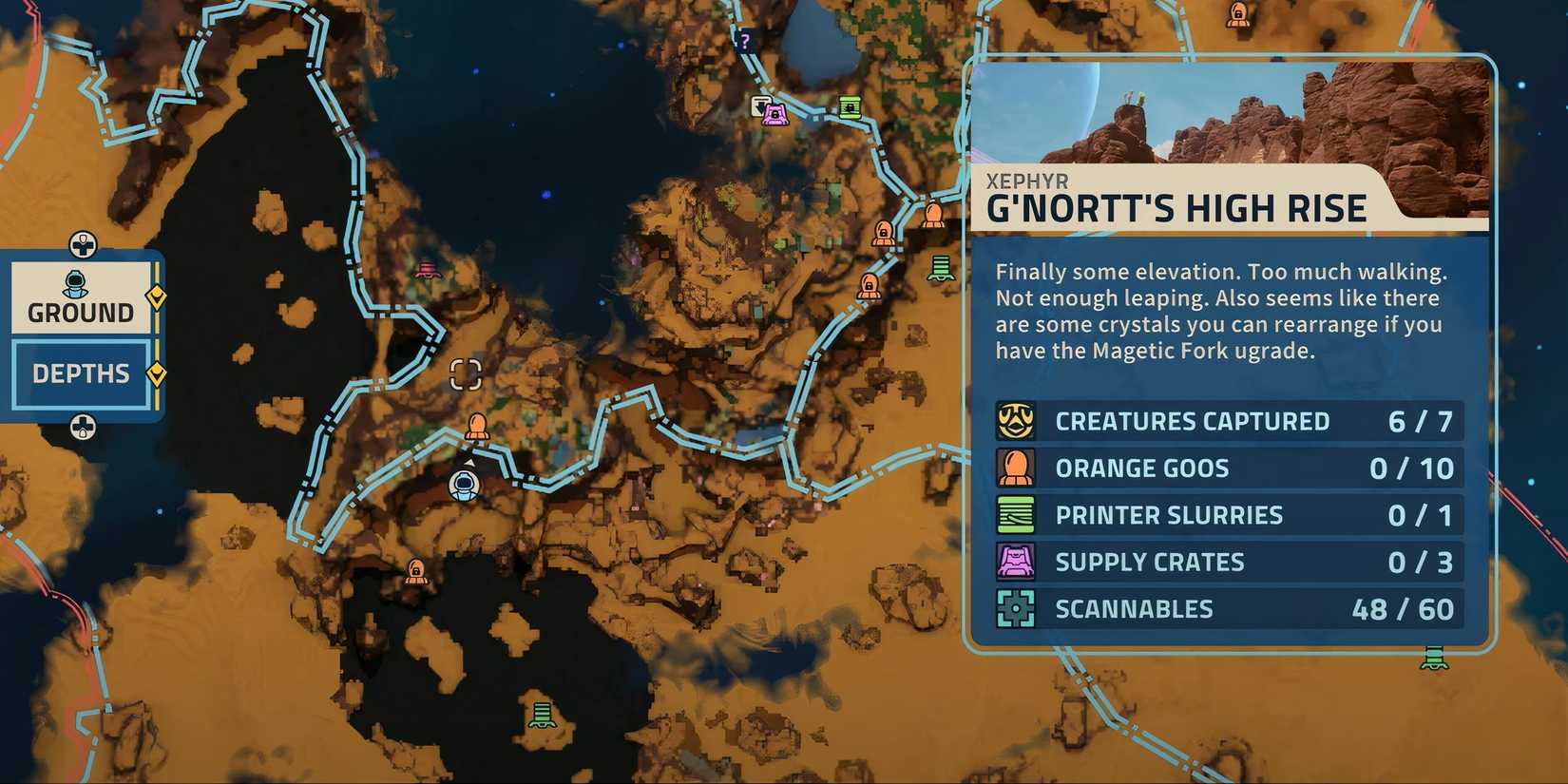This screenshot has width=1568, height=784.
Task: Select the GROUND map layer tab
Action: 79,311
